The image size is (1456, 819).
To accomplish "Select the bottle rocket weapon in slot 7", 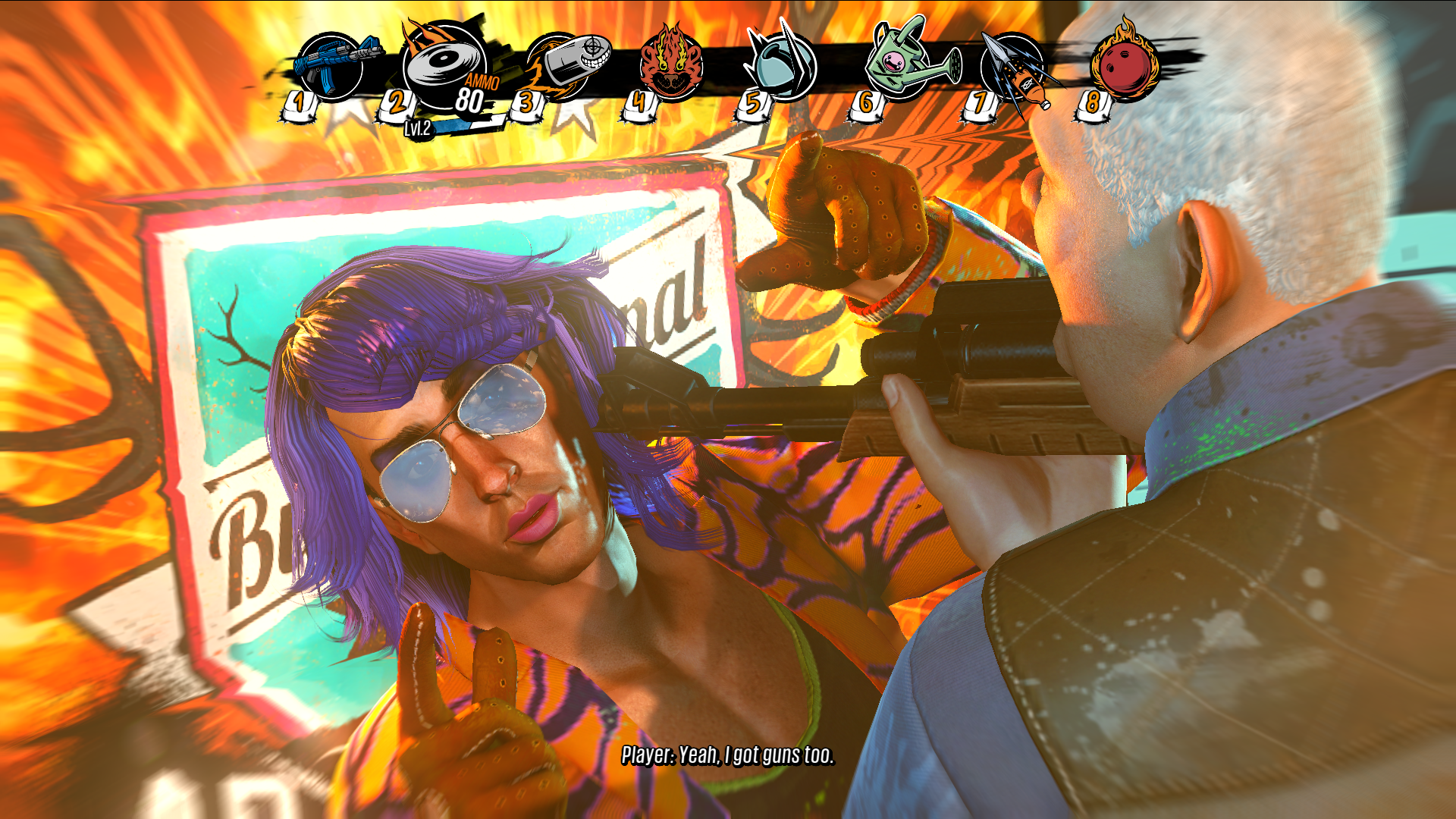I will pyautogui.click(x=1012, y=64).
